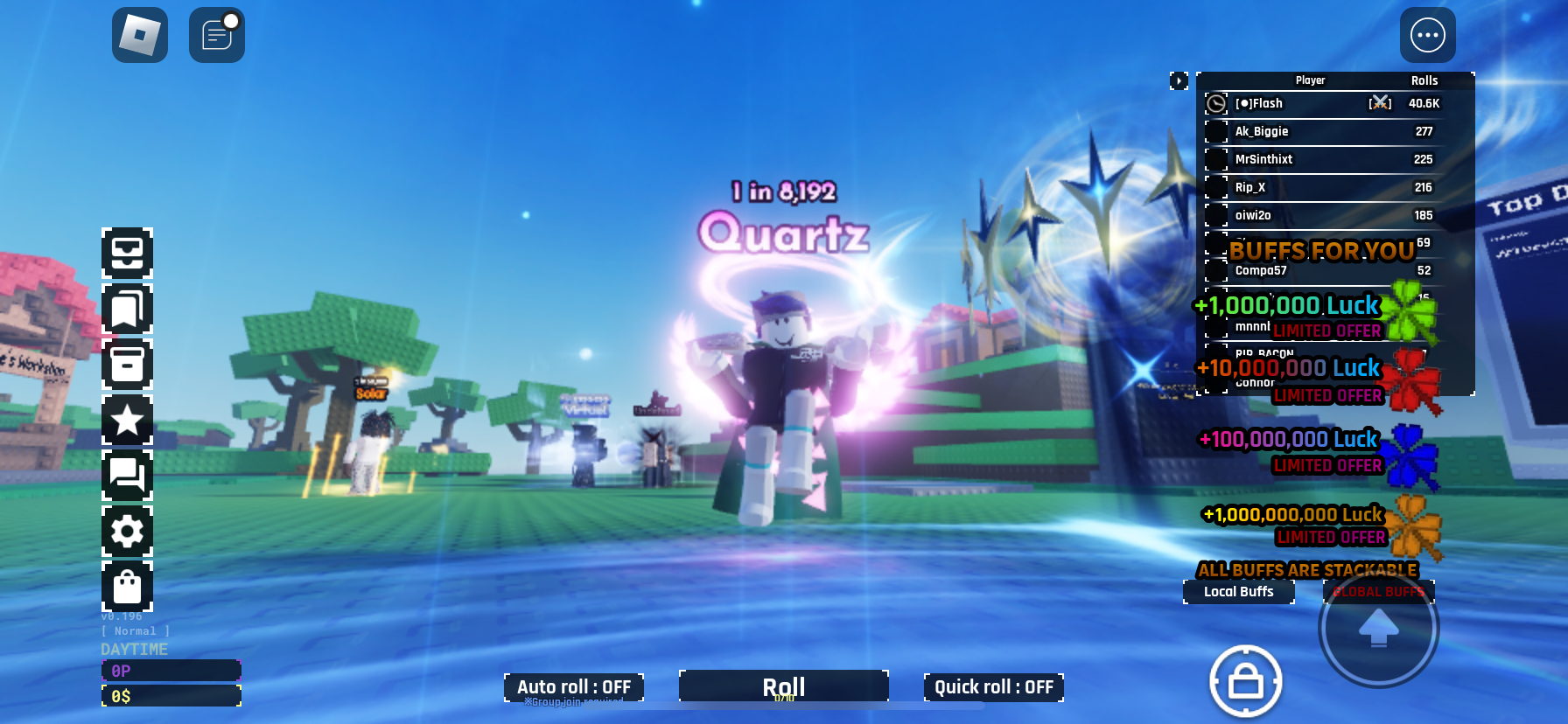Switch to Local Buffs tab
Screen dimensions: 1568x724
tap(1238, 592)
